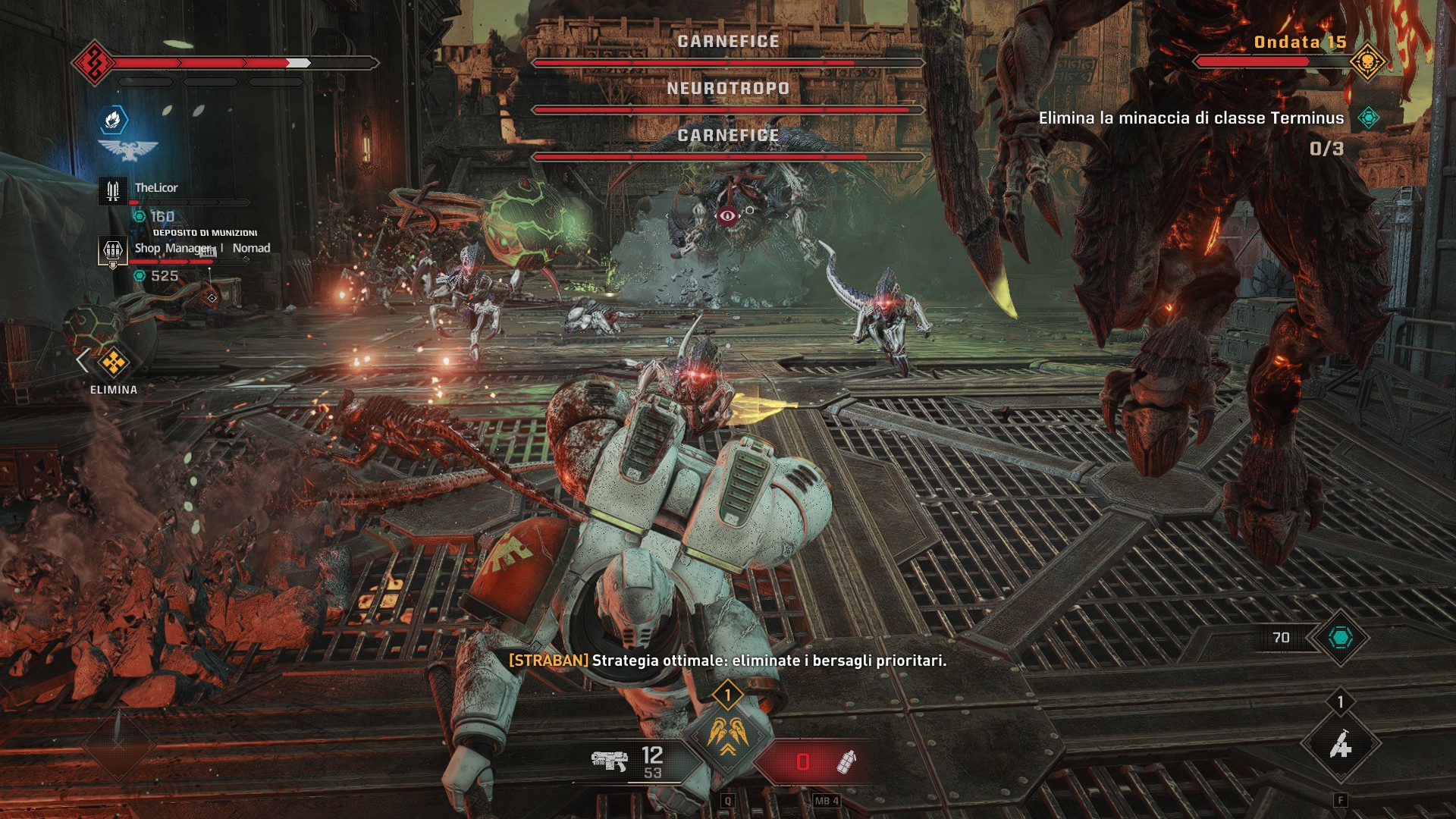Select the blue flame perk icon

(113, 119)
